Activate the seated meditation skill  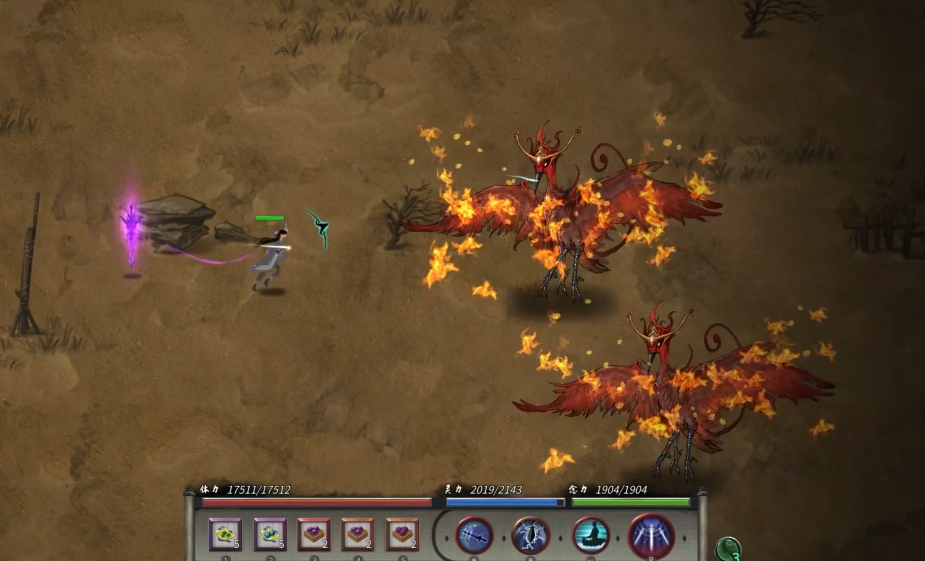click(591, 535)
